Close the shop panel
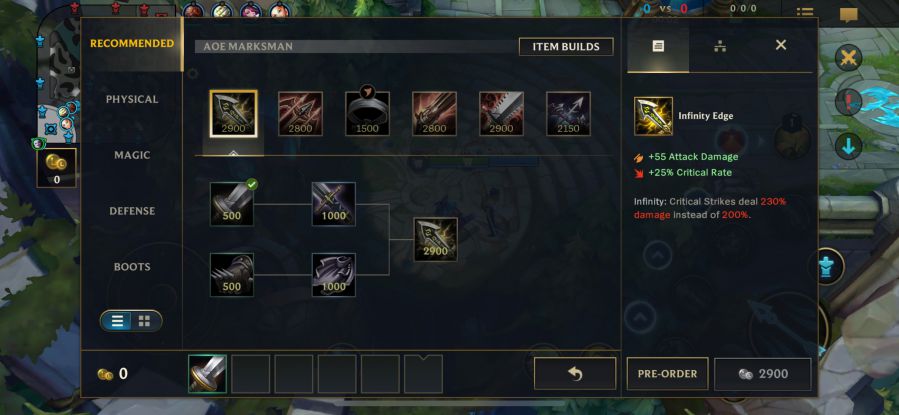 (781, 45)
